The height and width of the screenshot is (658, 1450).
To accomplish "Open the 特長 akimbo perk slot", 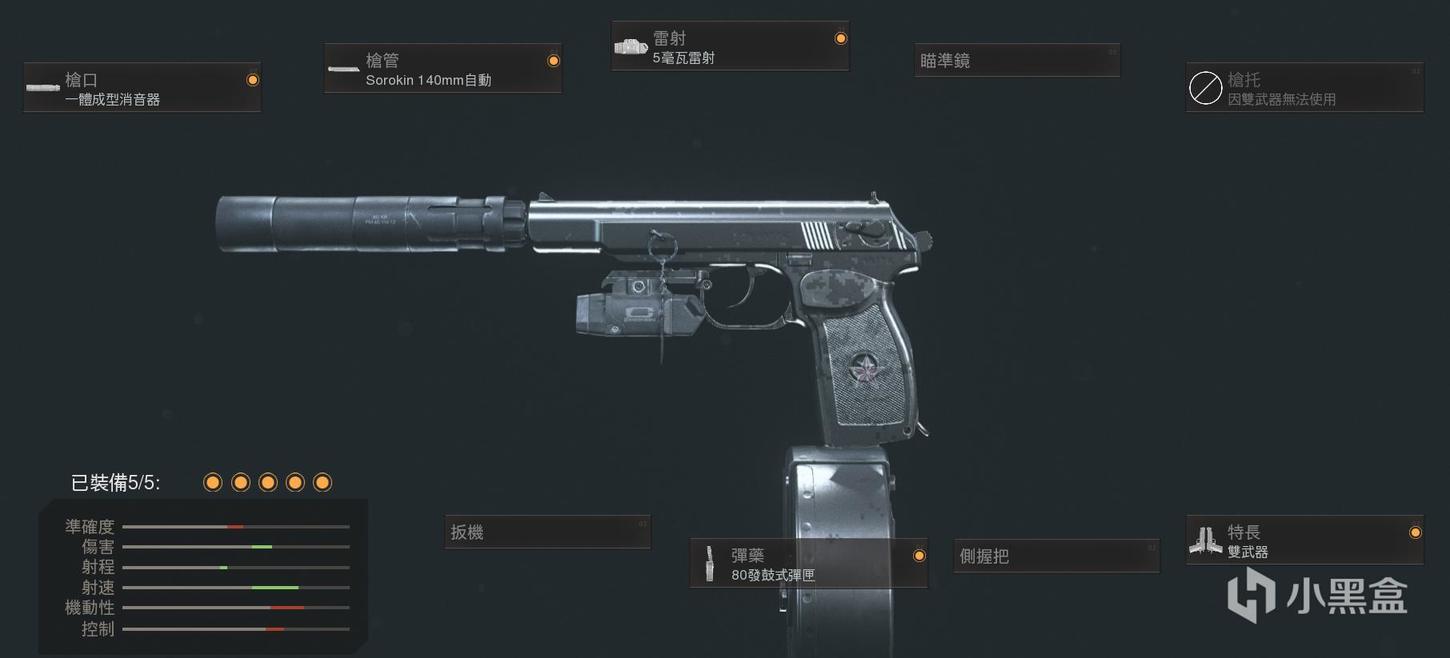I will (1304, 541).
